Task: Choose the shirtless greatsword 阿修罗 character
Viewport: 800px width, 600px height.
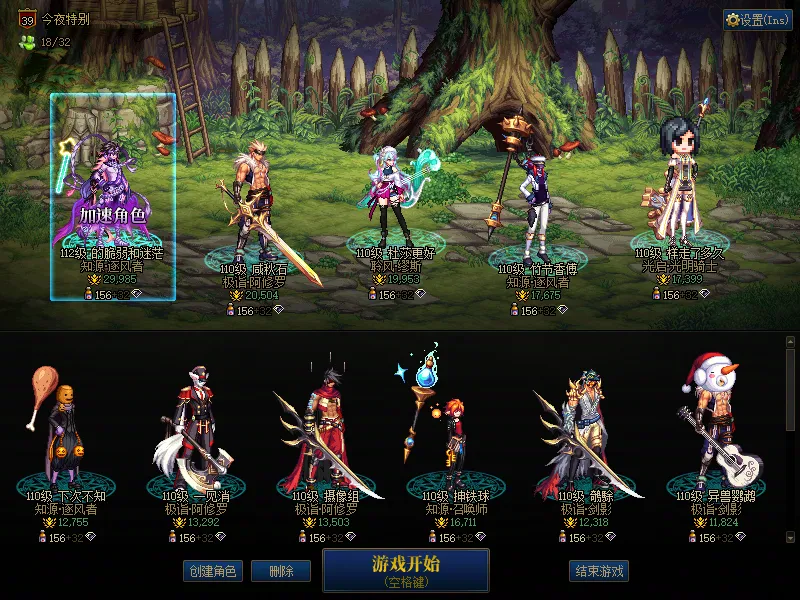Action: click(250, 210)
